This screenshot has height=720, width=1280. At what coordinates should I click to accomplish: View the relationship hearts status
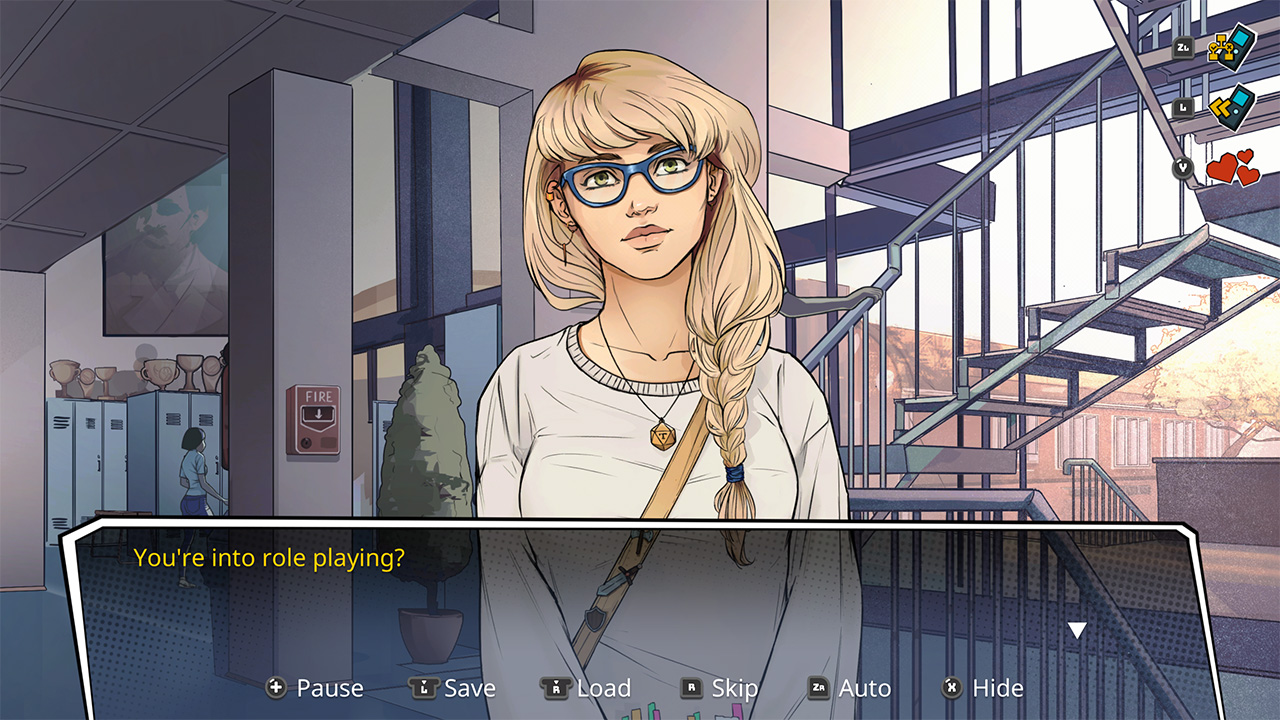1230,167
